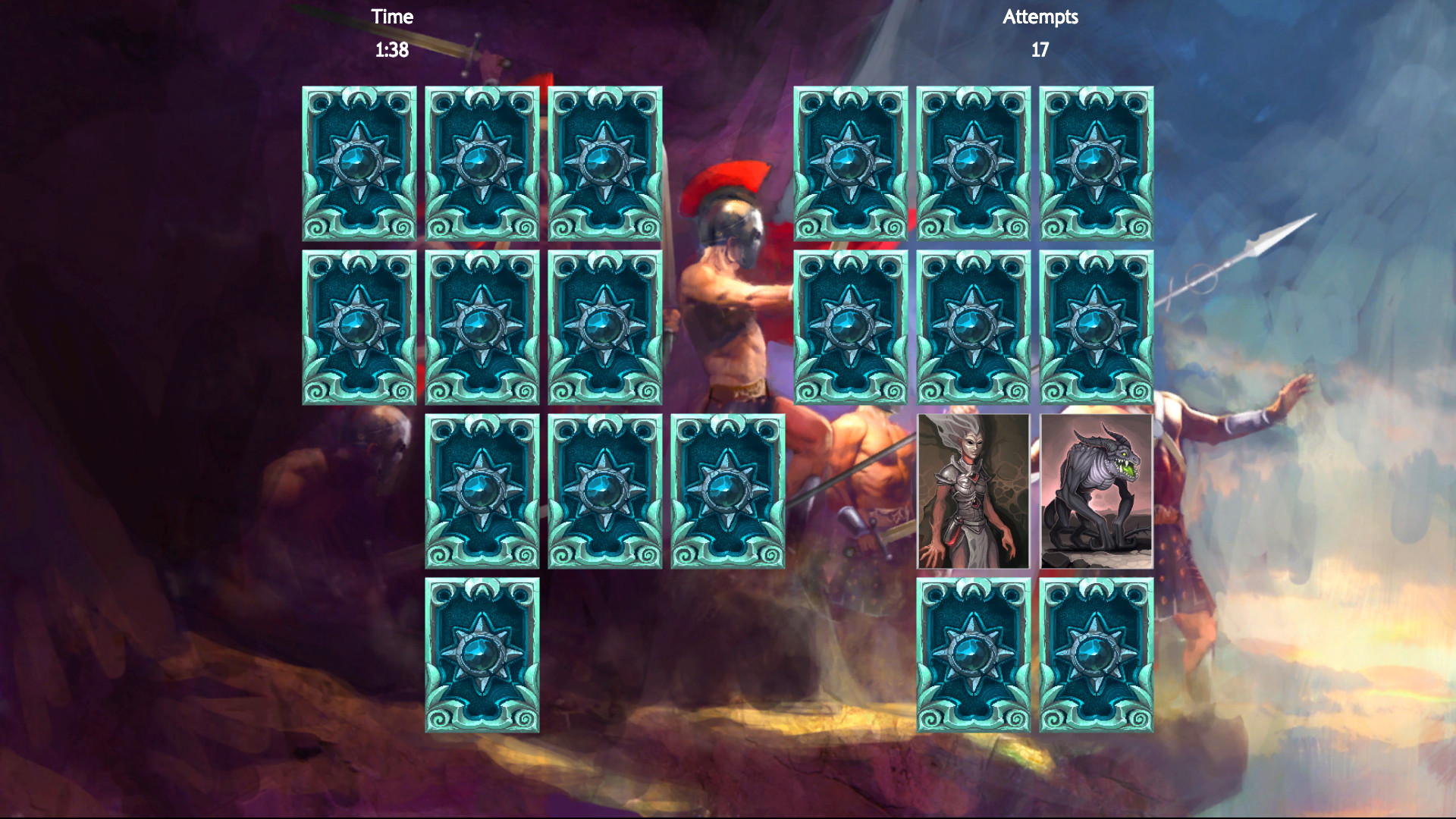The height and width of the screenshot is (819, 1456).
Task: Flip the center card of the right-side second row
Action: coord(976,331)
